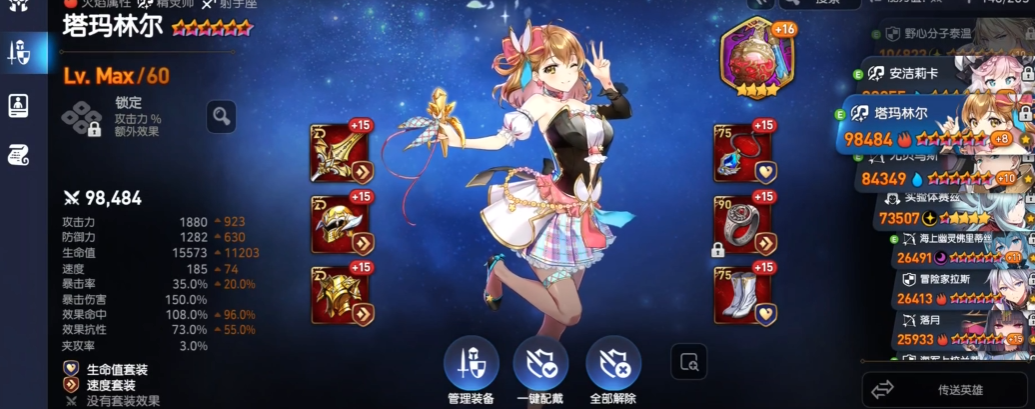Select the equipped chest armor slot
1035x409 pixels.
click(341, 295)
